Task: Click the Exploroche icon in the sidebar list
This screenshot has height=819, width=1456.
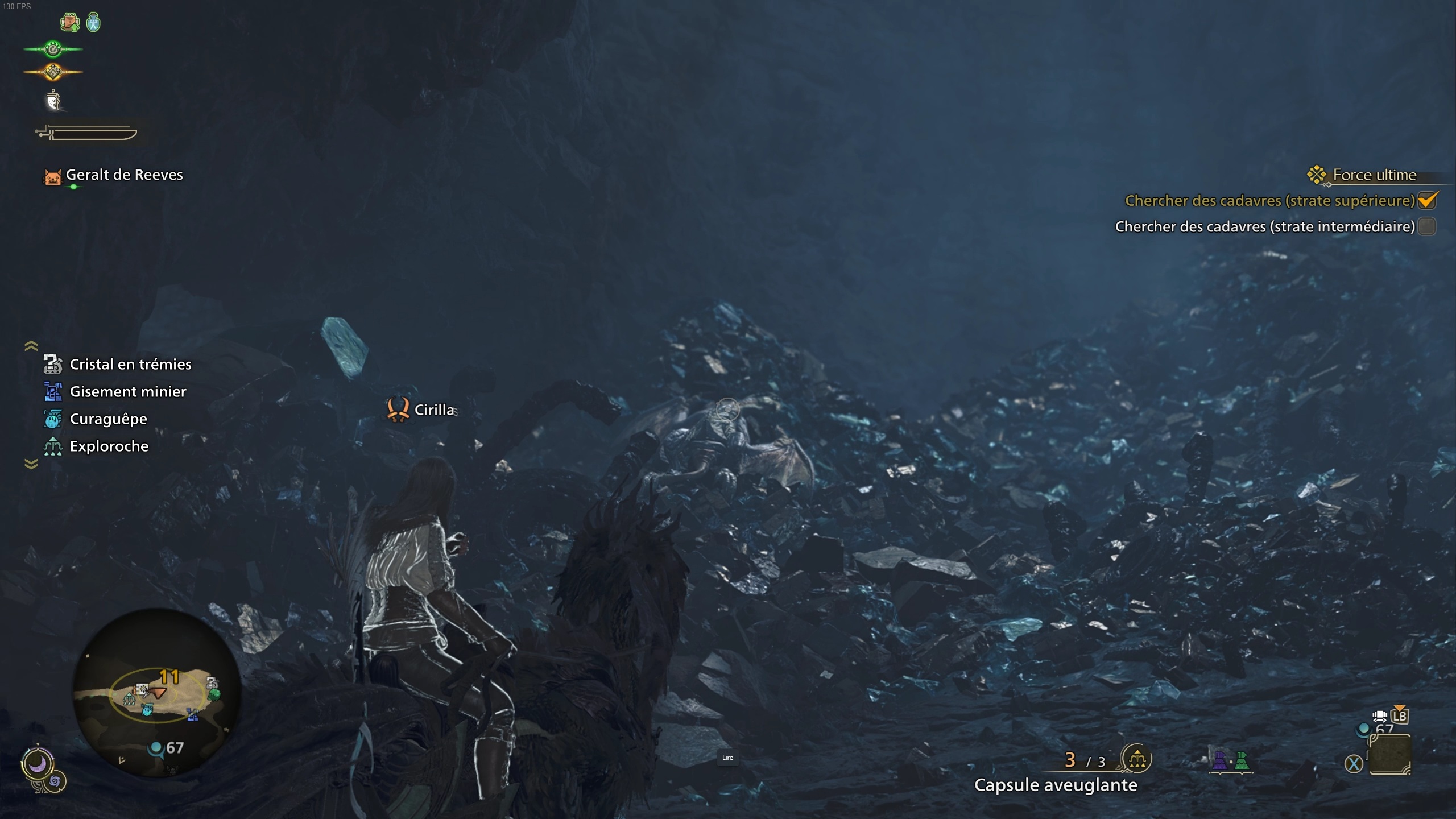Action: coord(52,446)
